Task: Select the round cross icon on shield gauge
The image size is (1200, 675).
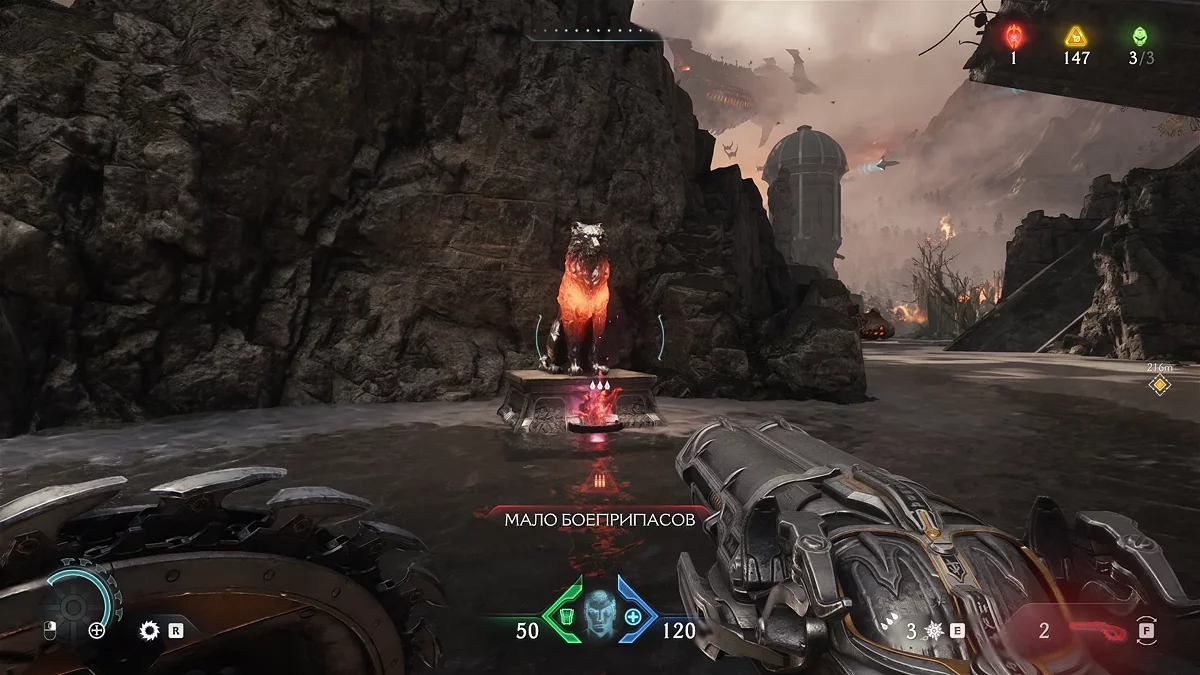Action: pos(97,630)
